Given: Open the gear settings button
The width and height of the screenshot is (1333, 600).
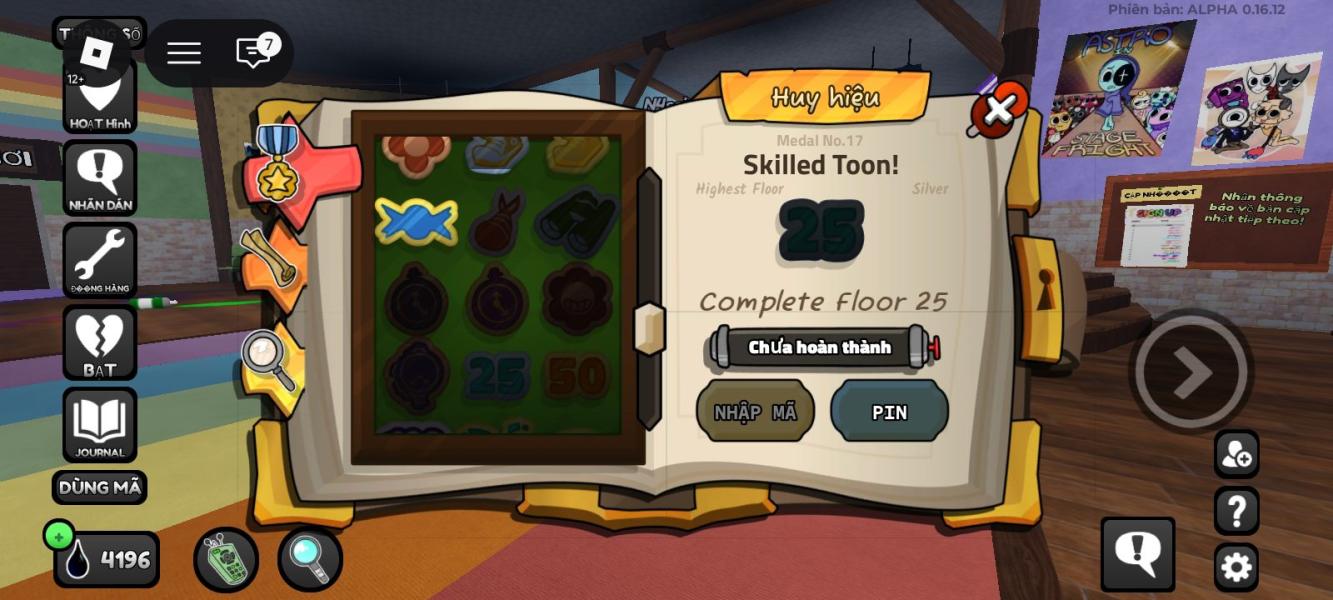Looking at the screenshot, I should [1236, 567].
